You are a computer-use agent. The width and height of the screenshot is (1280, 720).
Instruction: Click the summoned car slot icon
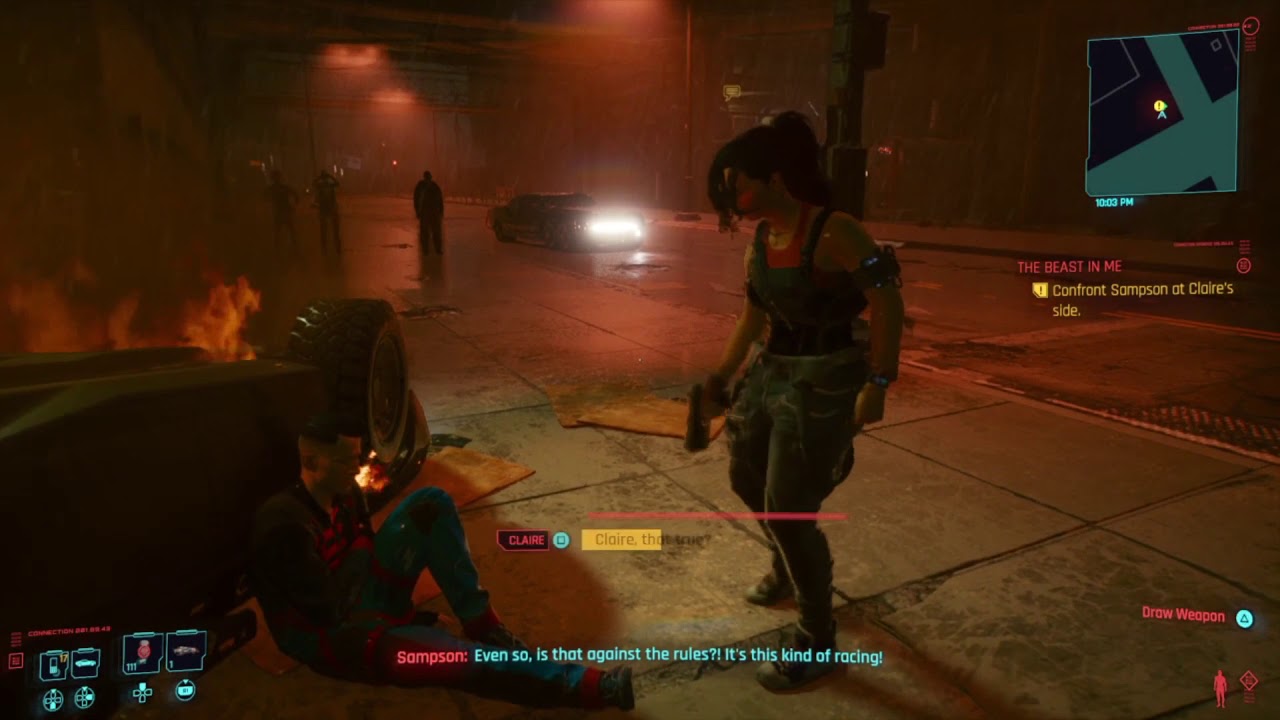pyautogui.click(x=186, y=651)
